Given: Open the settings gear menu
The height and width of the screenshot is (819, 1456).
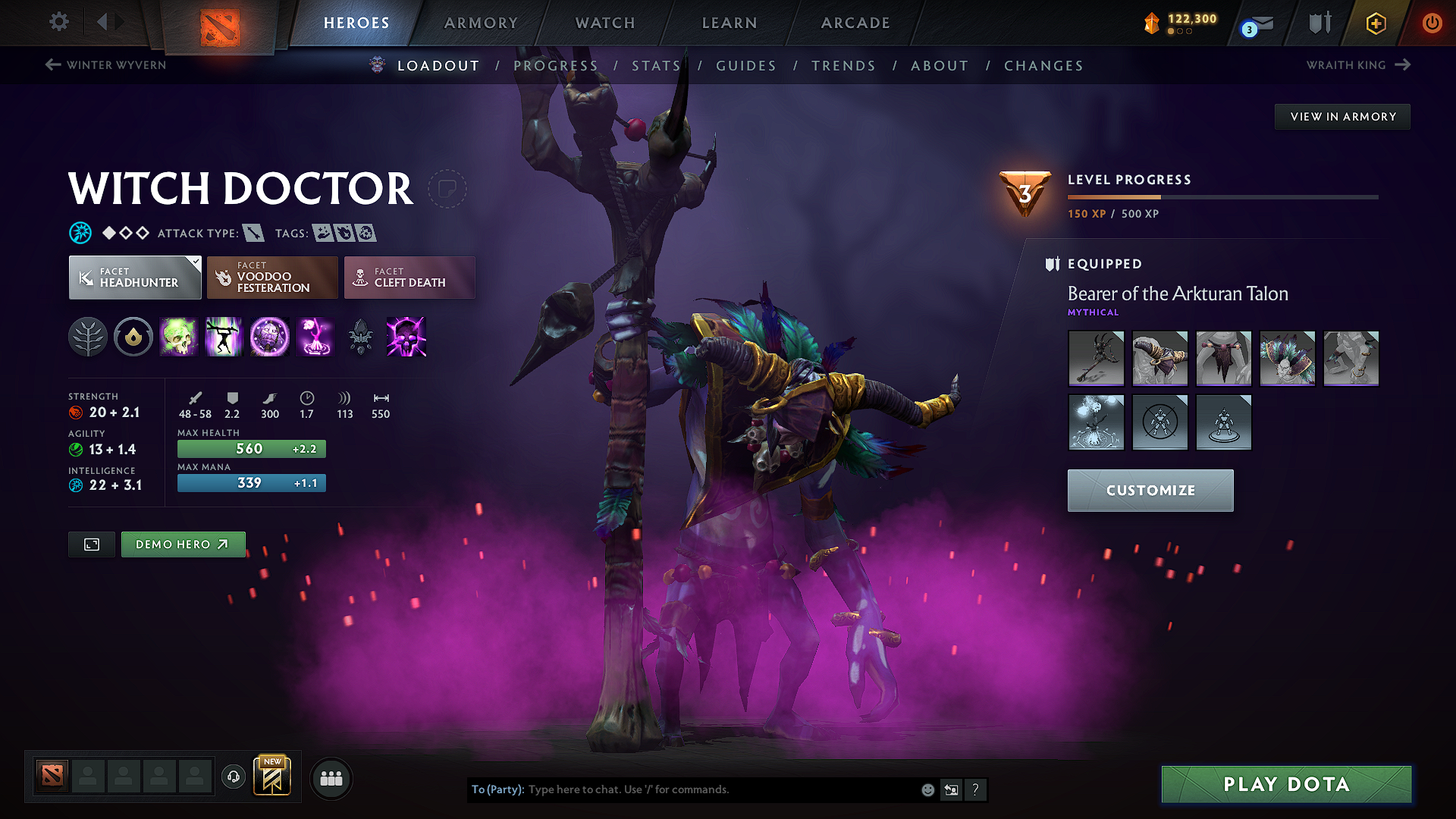Looking at the screenshot, I should click(x=58, y=22).
